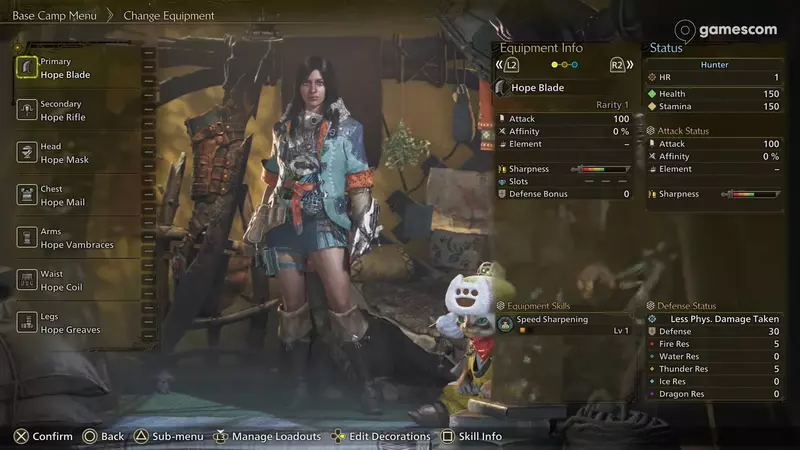Confirm the selected equipment
800x450 pixels.
43,437
